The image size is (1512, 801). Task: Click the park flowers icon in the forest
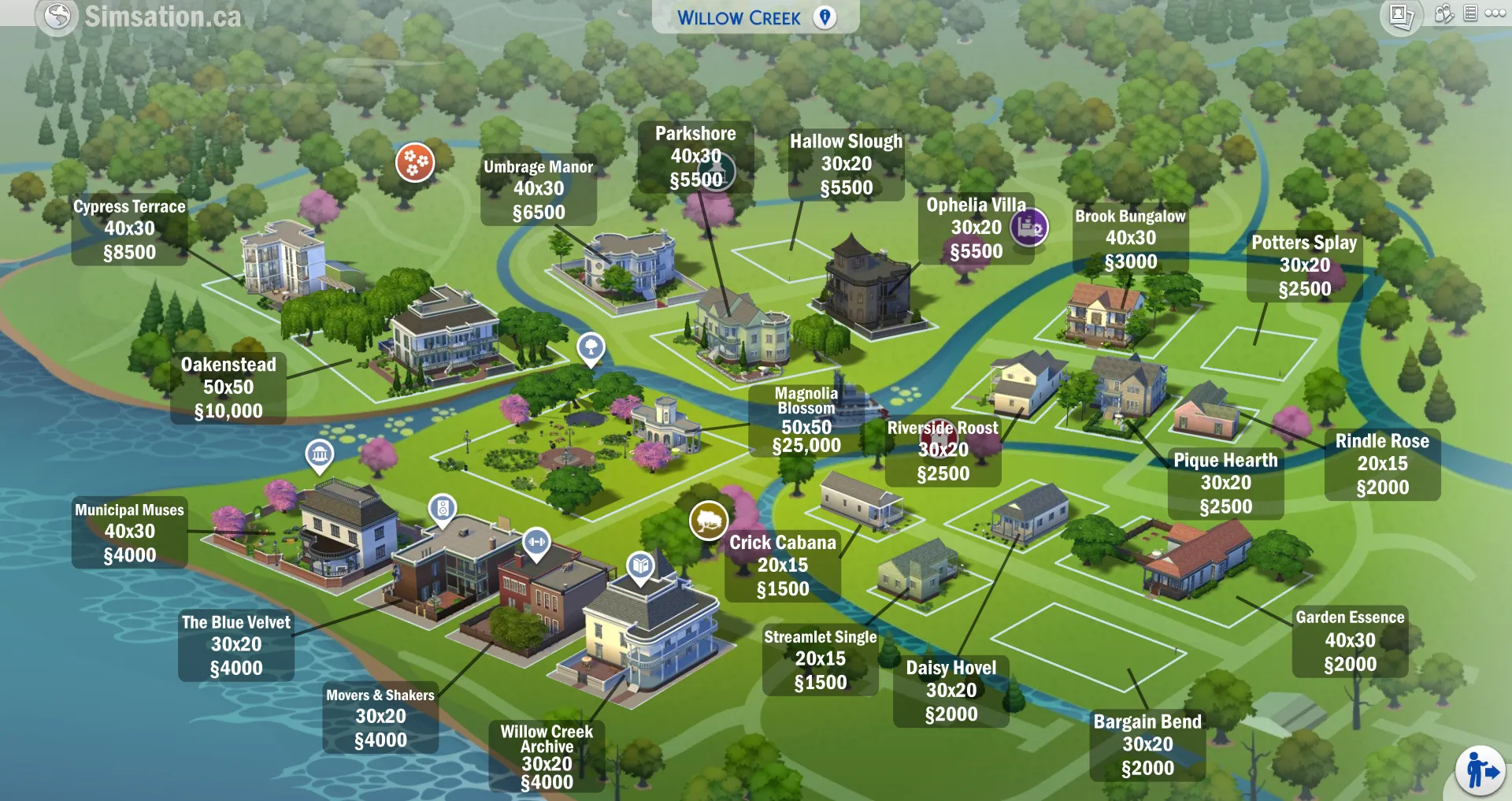pos(416,163)
